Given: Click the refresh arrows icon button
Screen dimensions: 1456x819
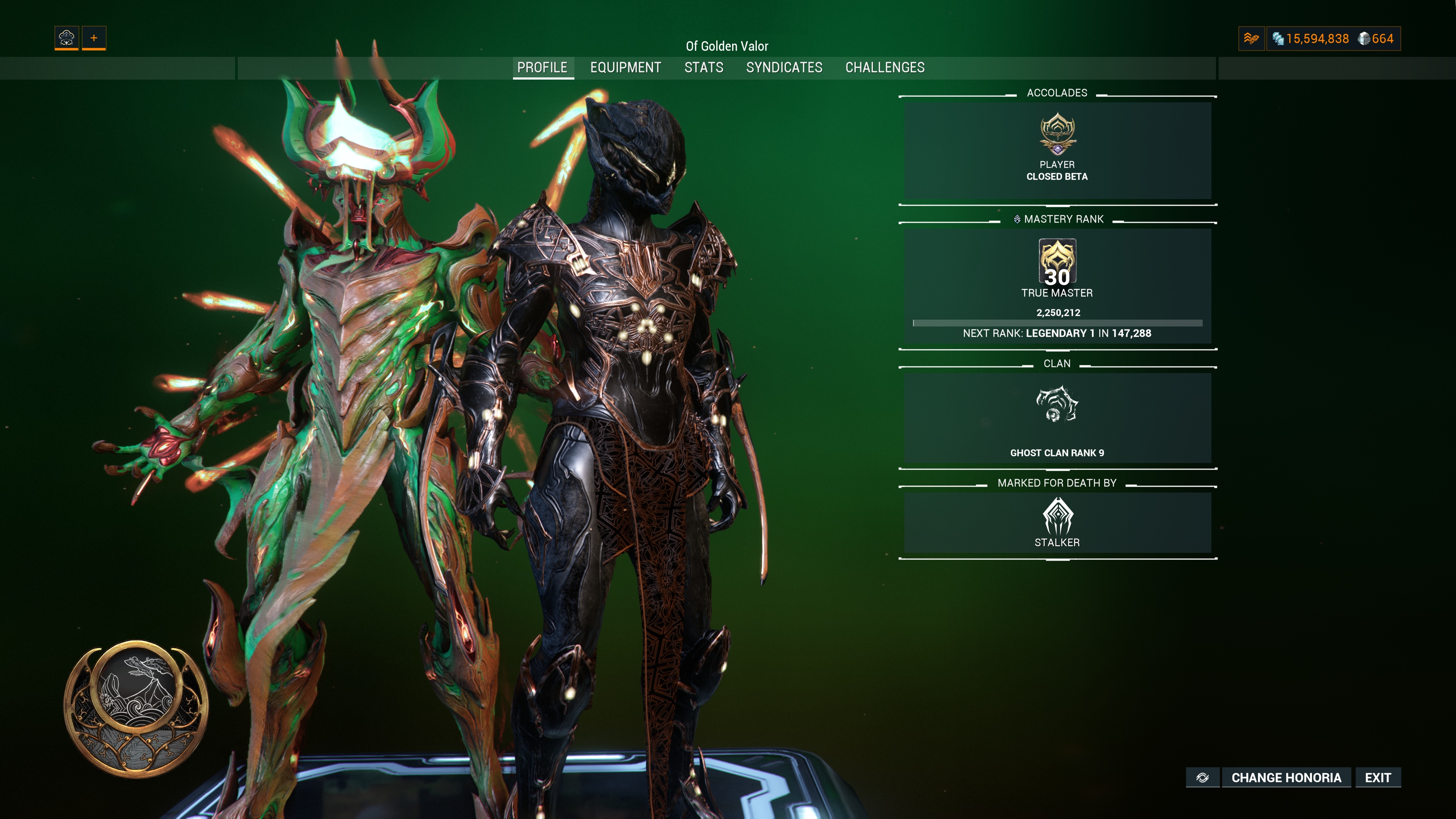Looking at the screenshot, I should click(1202, 778).
